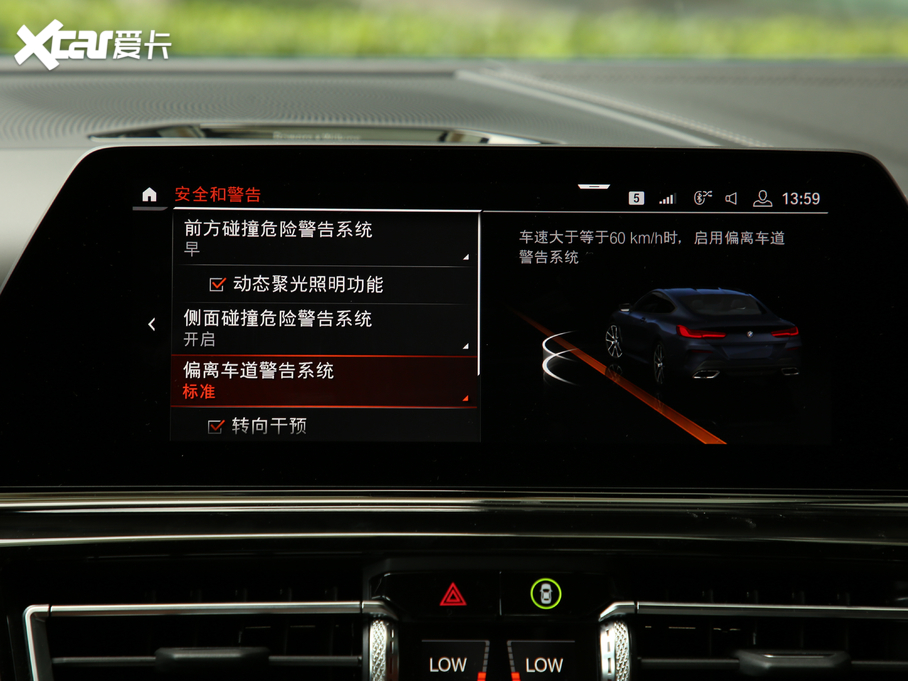Viewport: 908px width, 681px height.
Task: Select the 偏离车道警告系统 row
Action: [324, 381]
